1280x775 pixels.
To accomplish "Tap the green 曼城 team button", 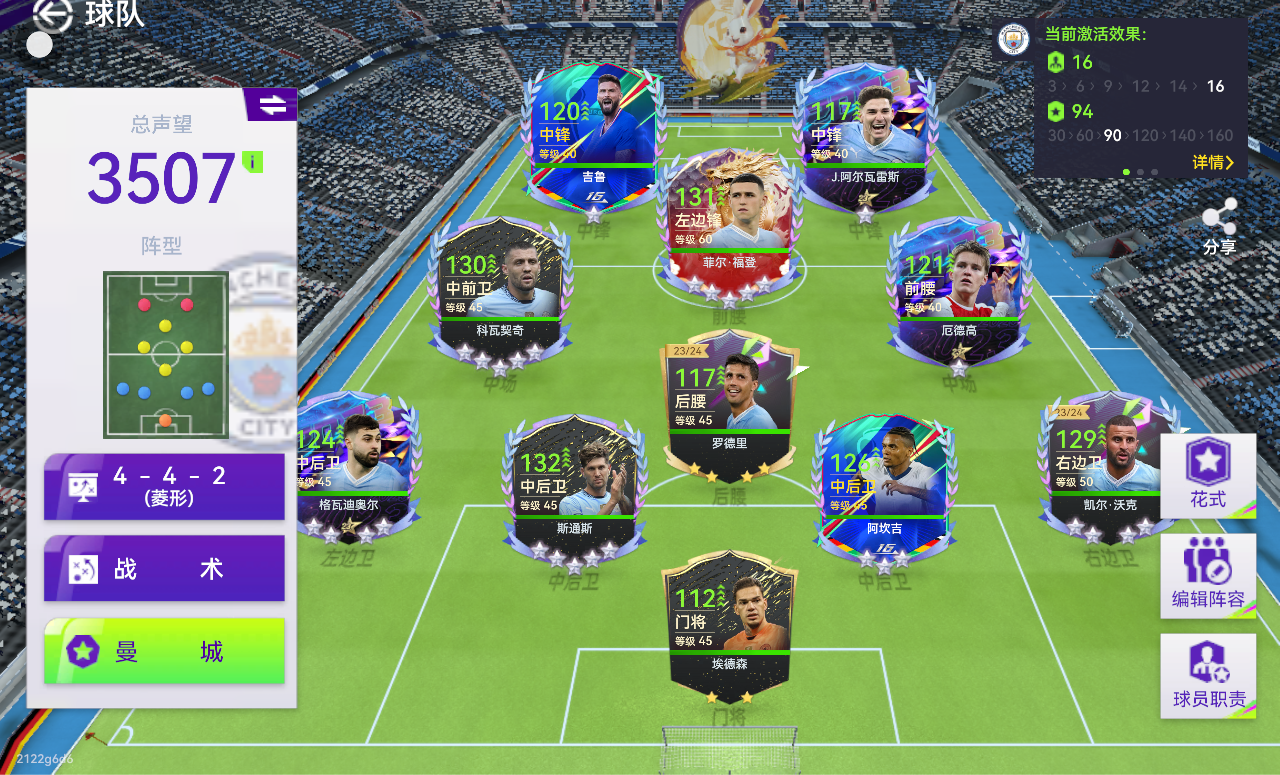I will pyautogui.click(x=164, y=651).
